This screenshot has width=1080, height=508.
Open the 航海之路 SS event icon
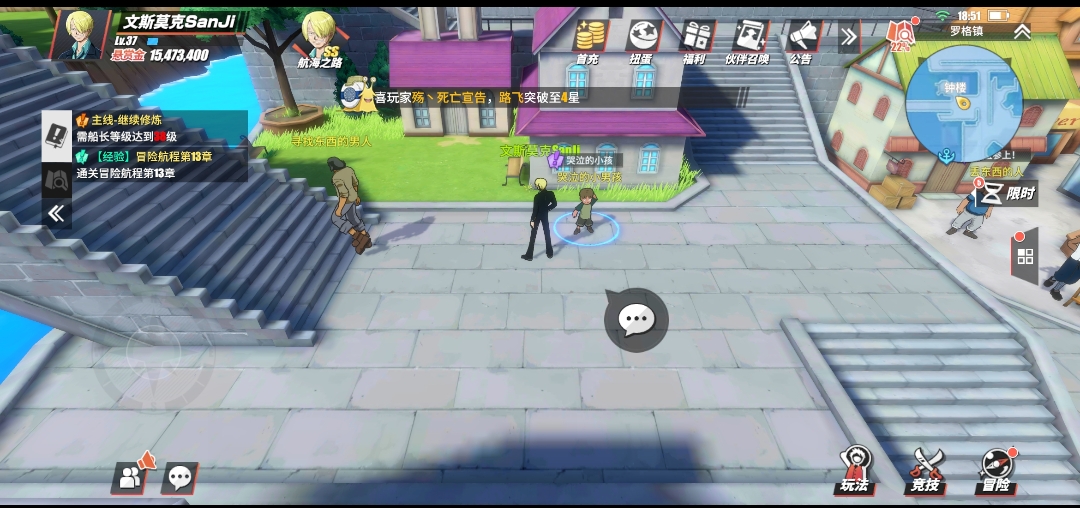pyautogui.click(x=319, y=40)
